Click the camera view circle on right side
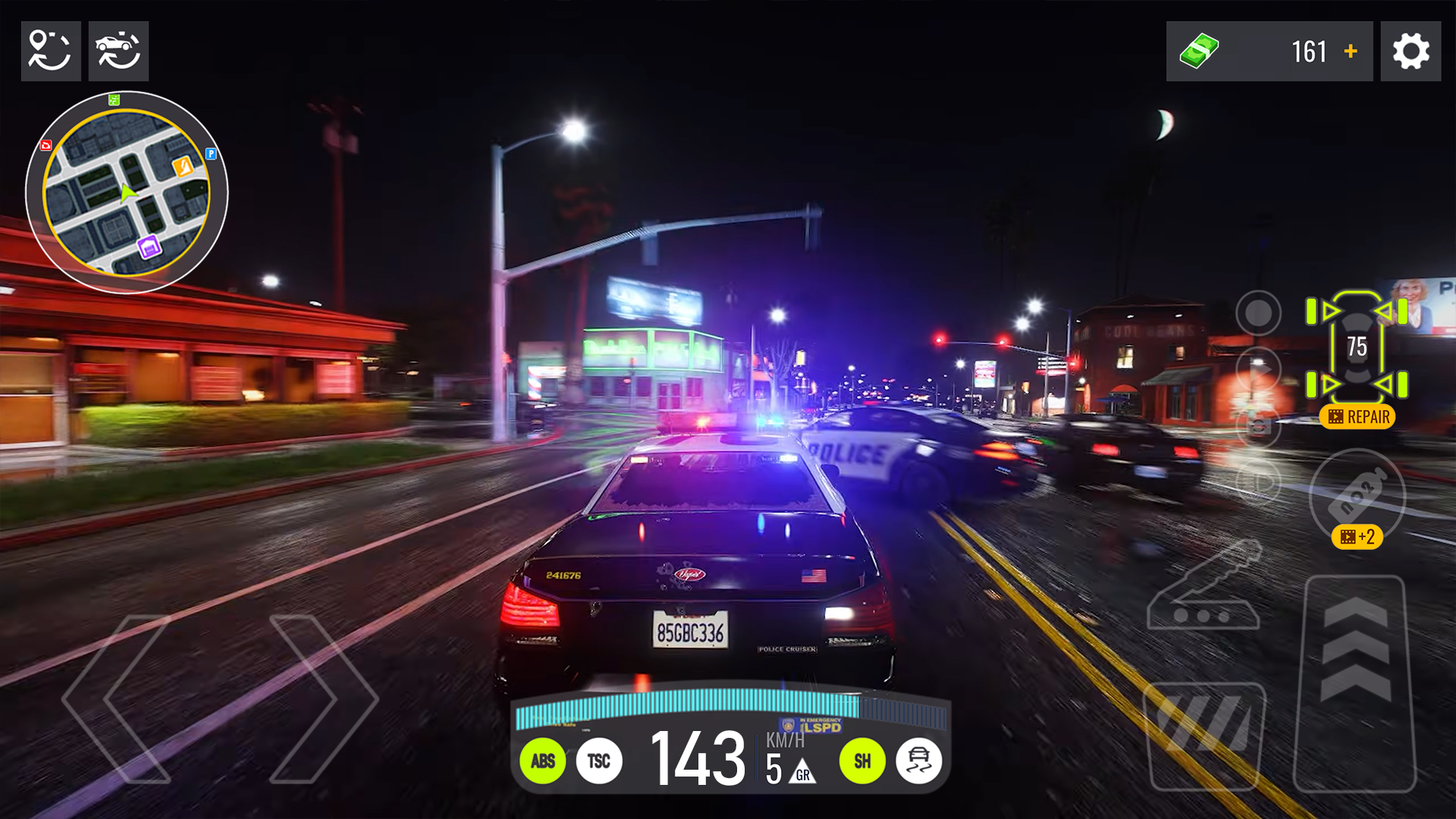1456x819 pixels. point(1258,314)
